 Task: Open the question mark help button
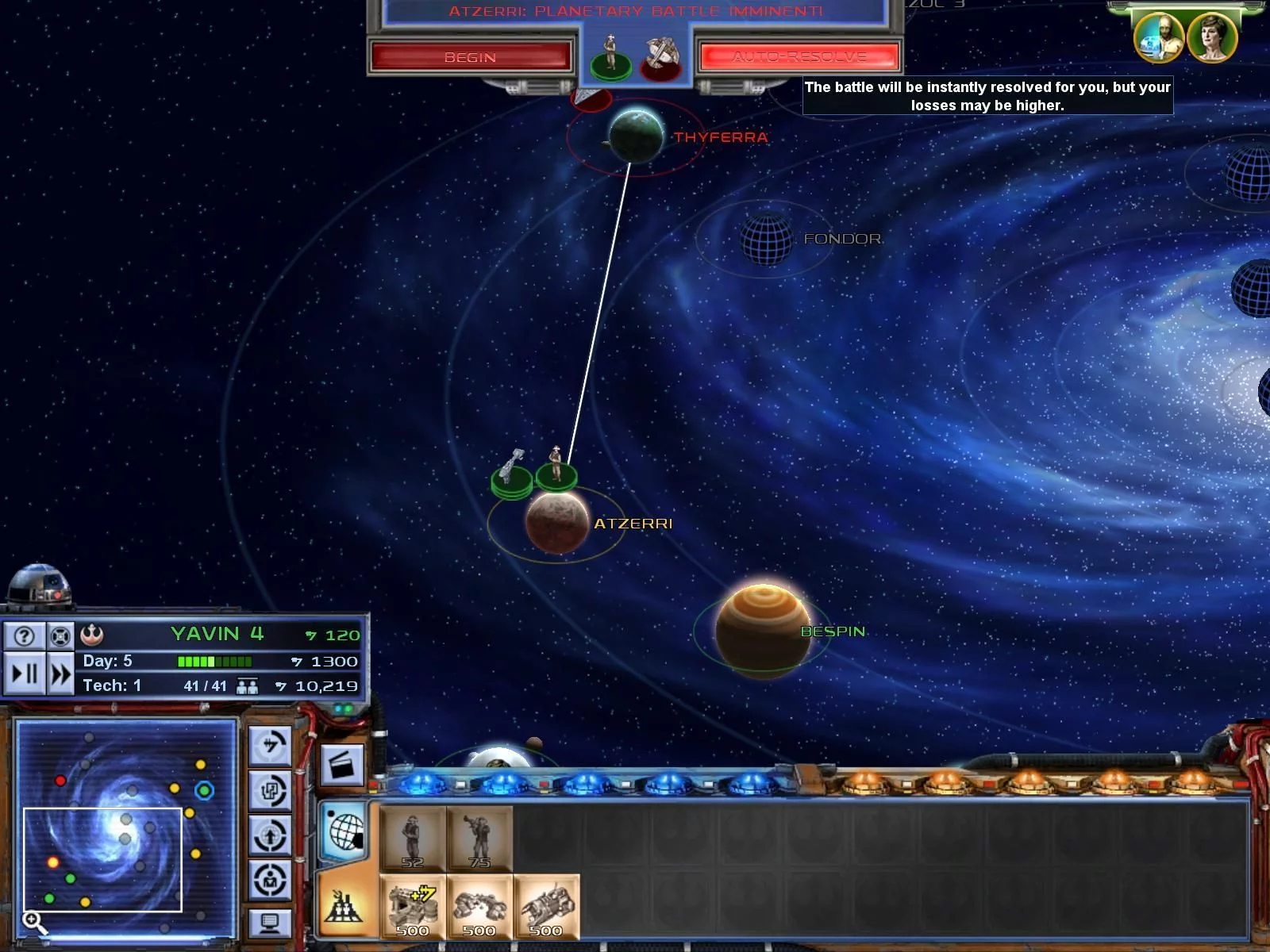25,635
